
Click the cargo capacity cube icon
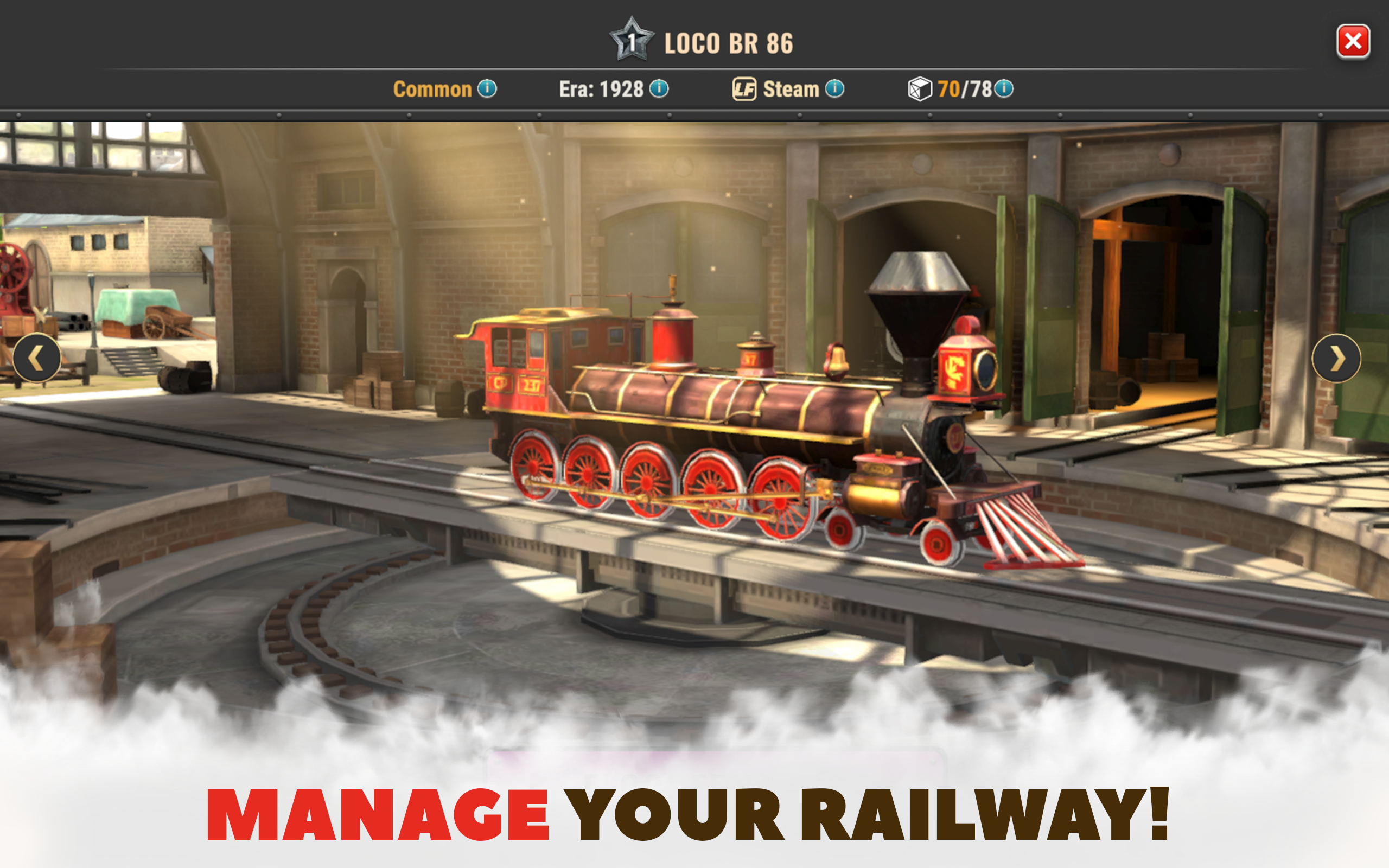point(920,88)
